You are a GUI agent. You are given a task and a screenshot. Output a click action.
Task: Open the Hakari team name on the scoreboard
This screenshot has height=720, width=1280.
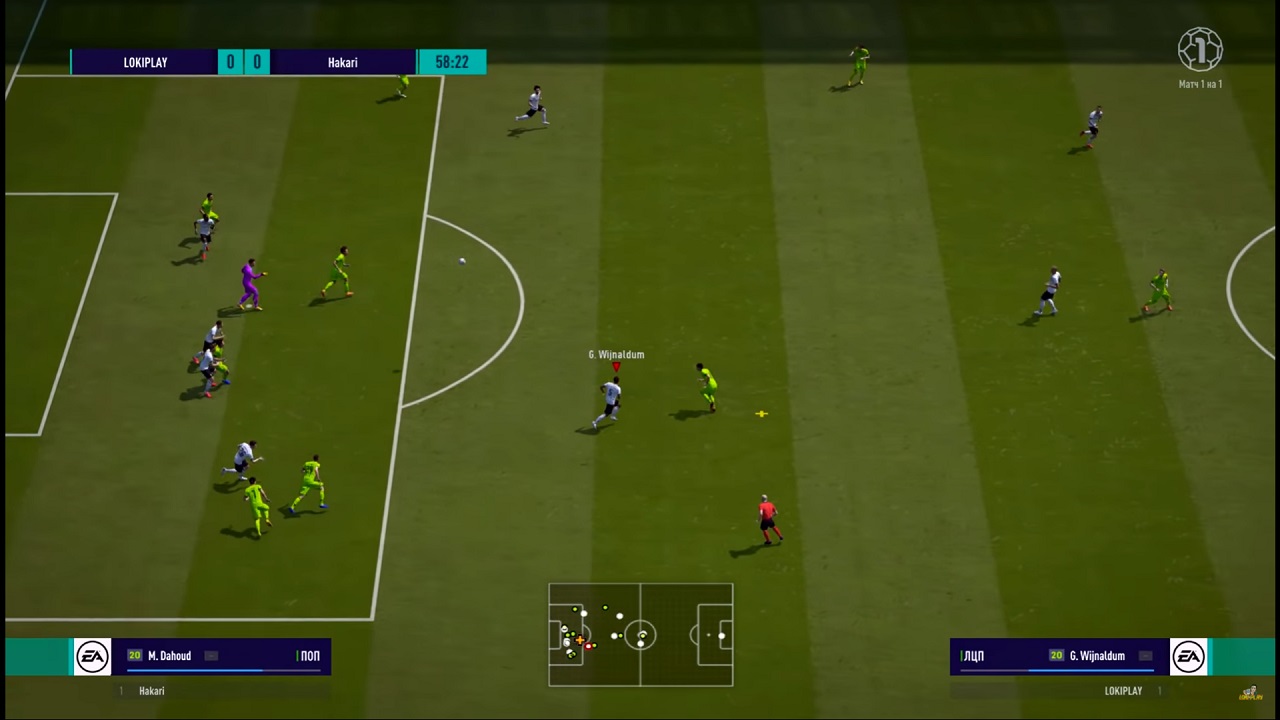tap(342, 62)
